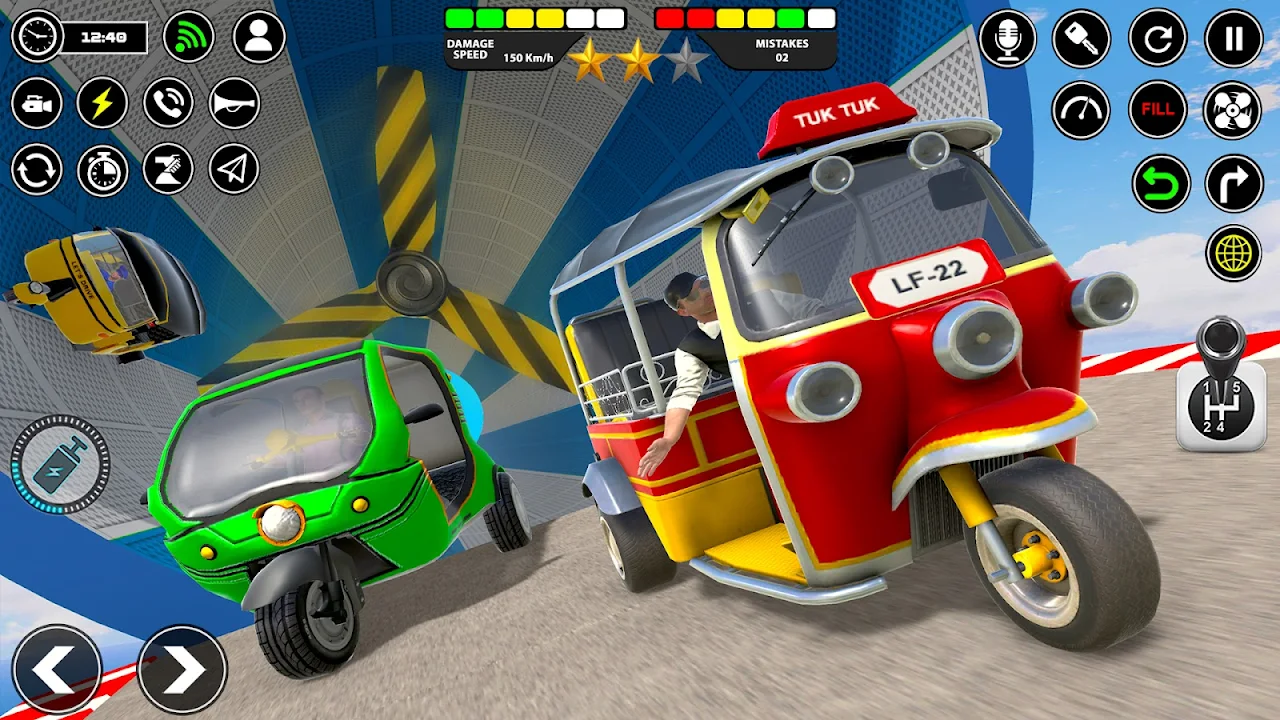Steer right with the right arrow
The height and width of the screenshot is (720, 1280).
[x=182, y=670]
